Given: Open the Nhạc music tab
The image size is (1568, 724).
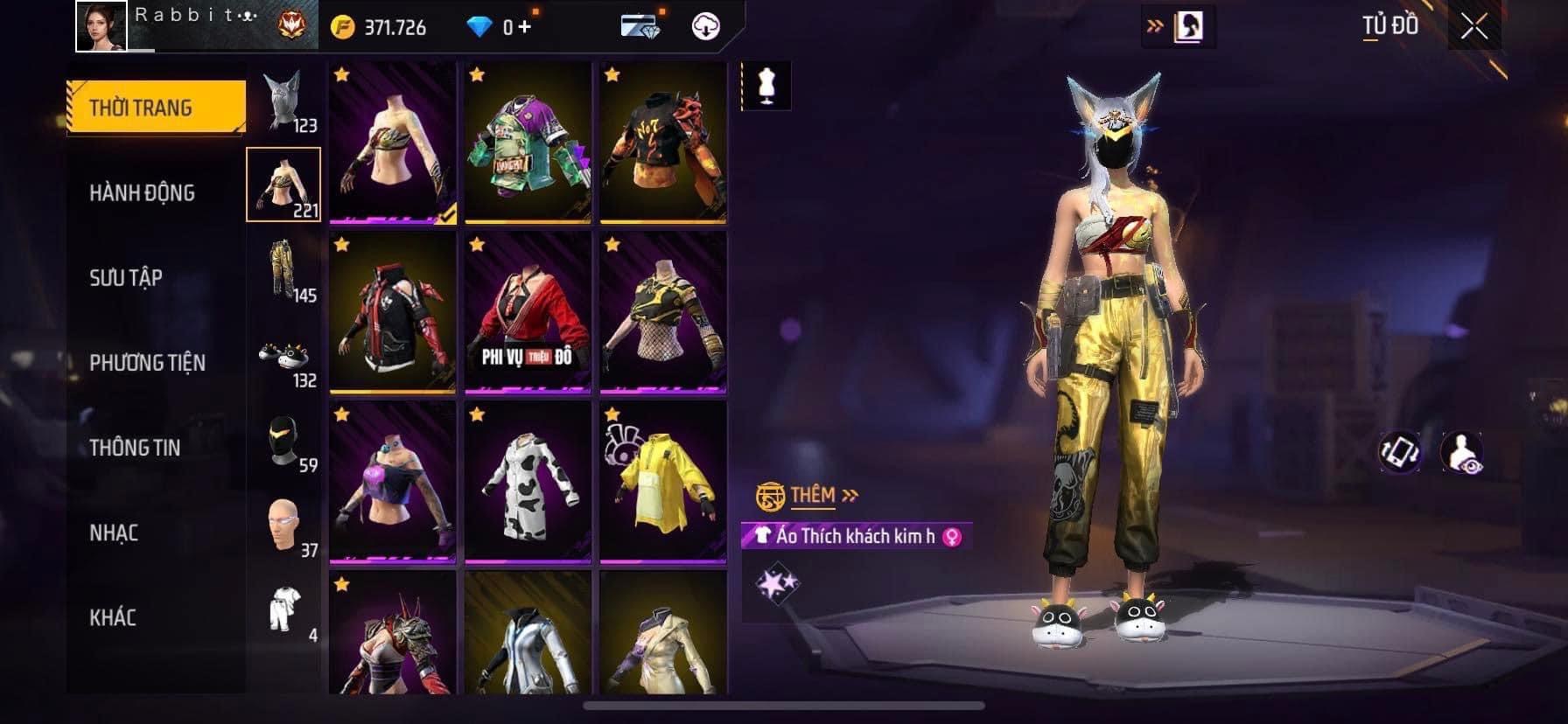Looking at the screenshot, I should (x=114, y=532).
